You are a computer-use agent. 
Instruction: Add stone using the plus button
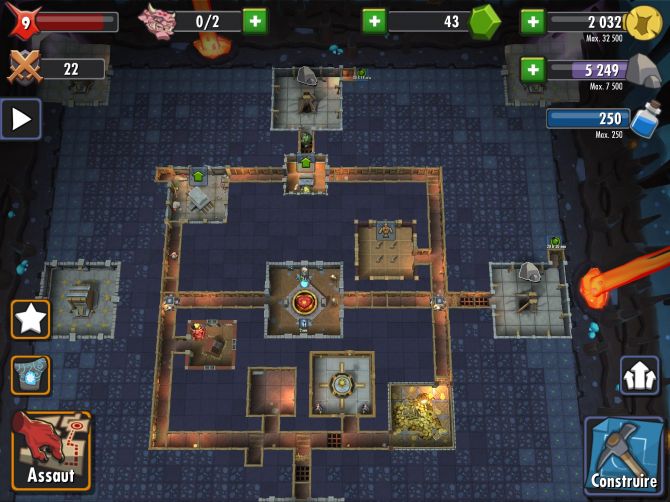(x=532, y=69)
